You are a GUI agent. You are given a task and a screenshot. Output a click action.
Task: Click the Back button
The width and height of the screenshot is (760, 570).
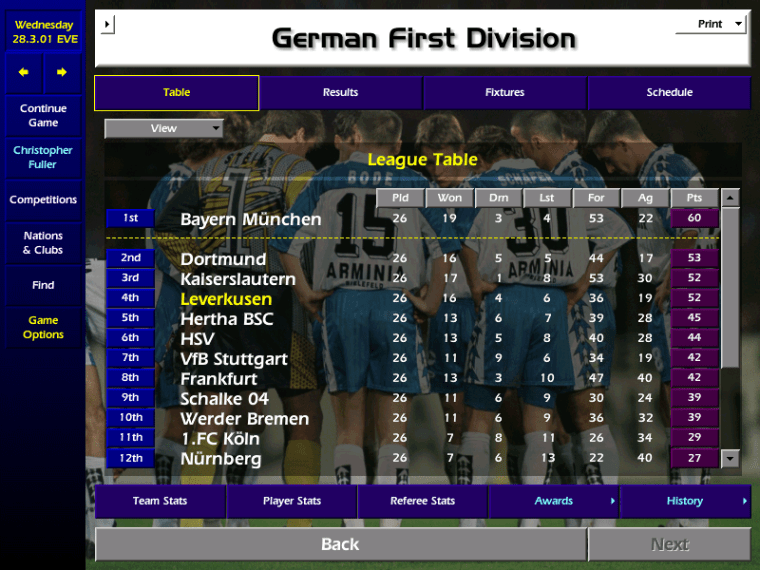click(340, 544)
